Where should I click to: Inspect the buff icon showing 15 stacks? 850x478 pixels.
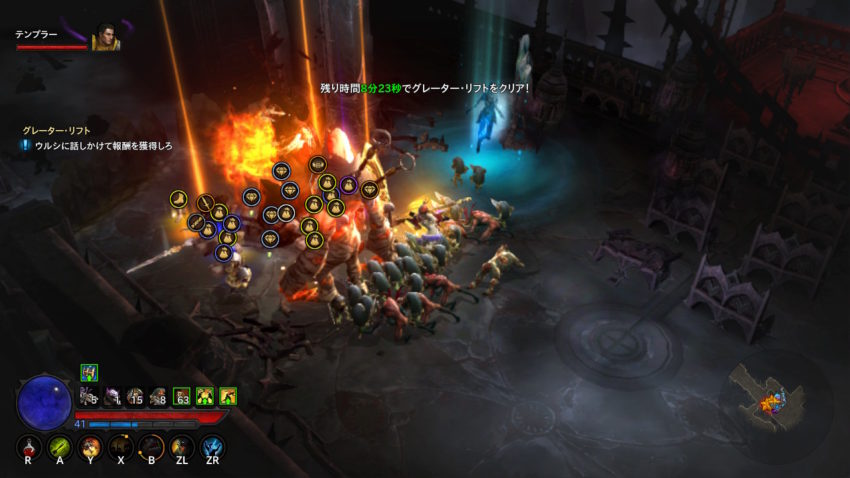[x=136, y=396]
